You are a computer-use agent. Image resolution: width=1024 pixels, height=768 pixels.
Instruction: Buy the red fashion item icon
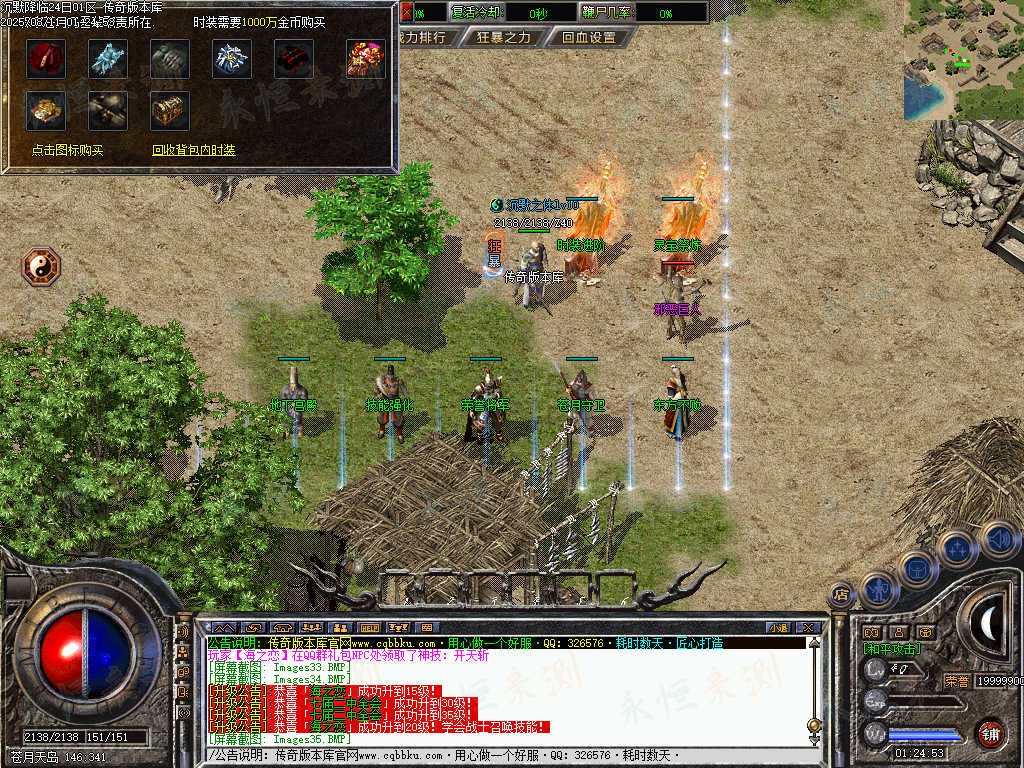(46, 59)
